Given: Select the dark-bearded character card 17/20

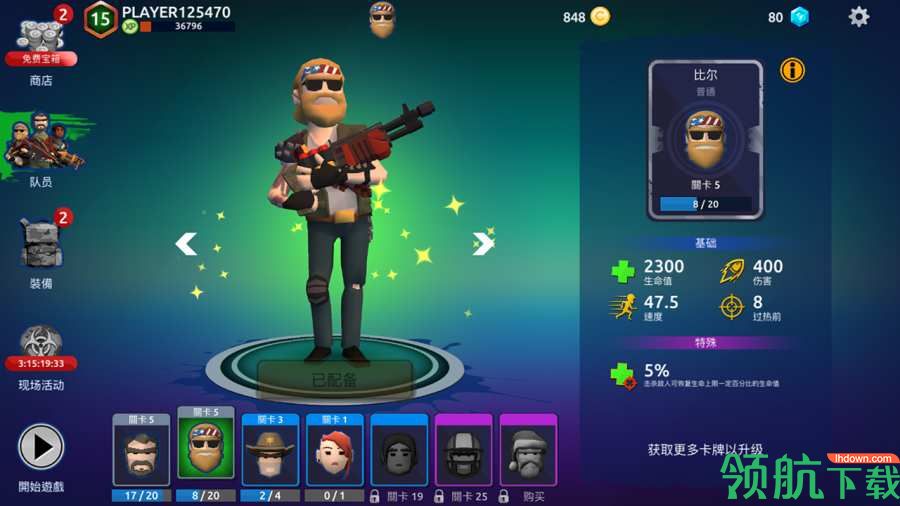Looking at the screenshot, I should pos(141,455).
